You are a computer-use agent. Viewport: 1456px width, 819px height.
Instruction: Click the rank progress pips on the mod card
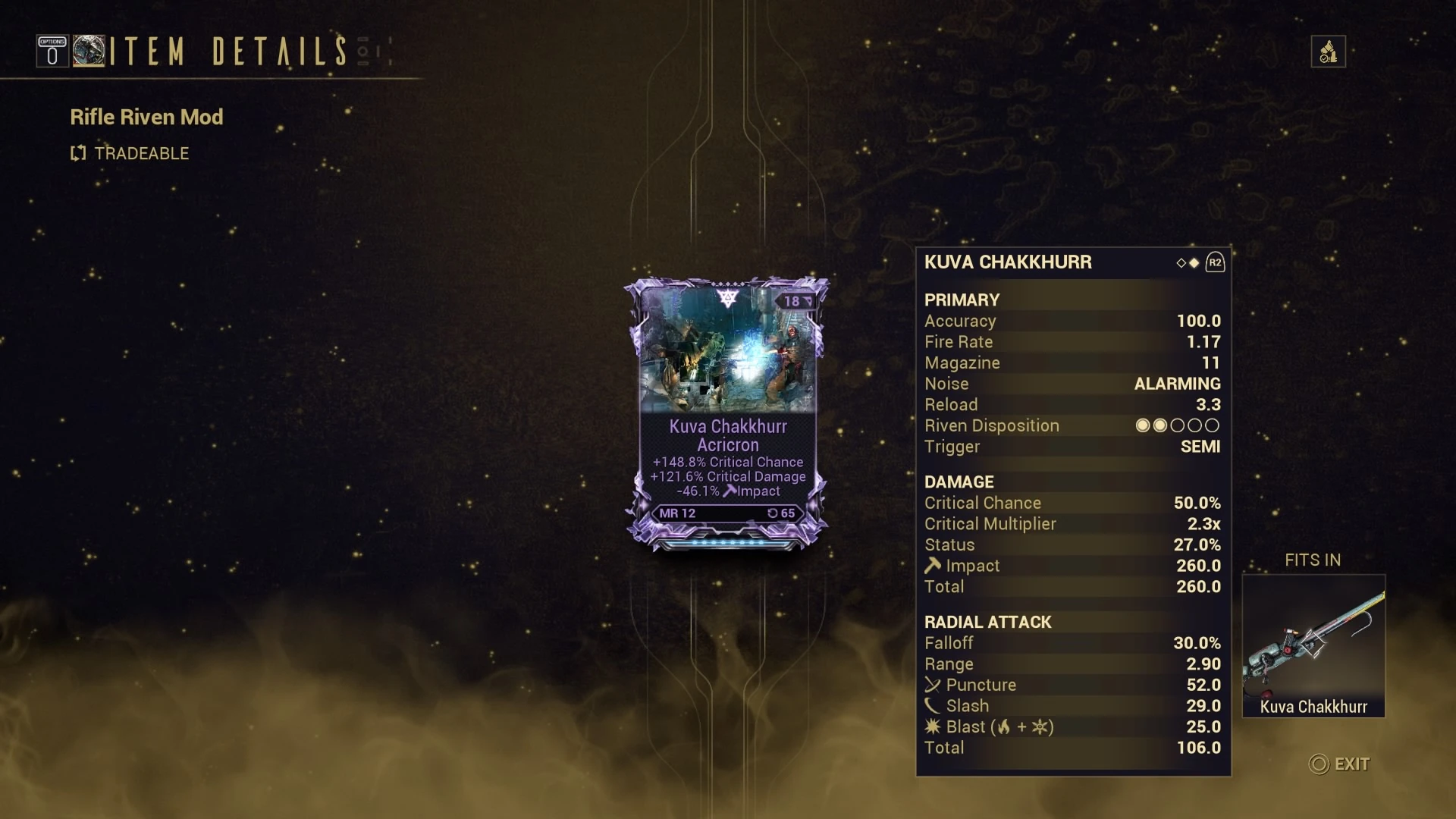(726, 542)
